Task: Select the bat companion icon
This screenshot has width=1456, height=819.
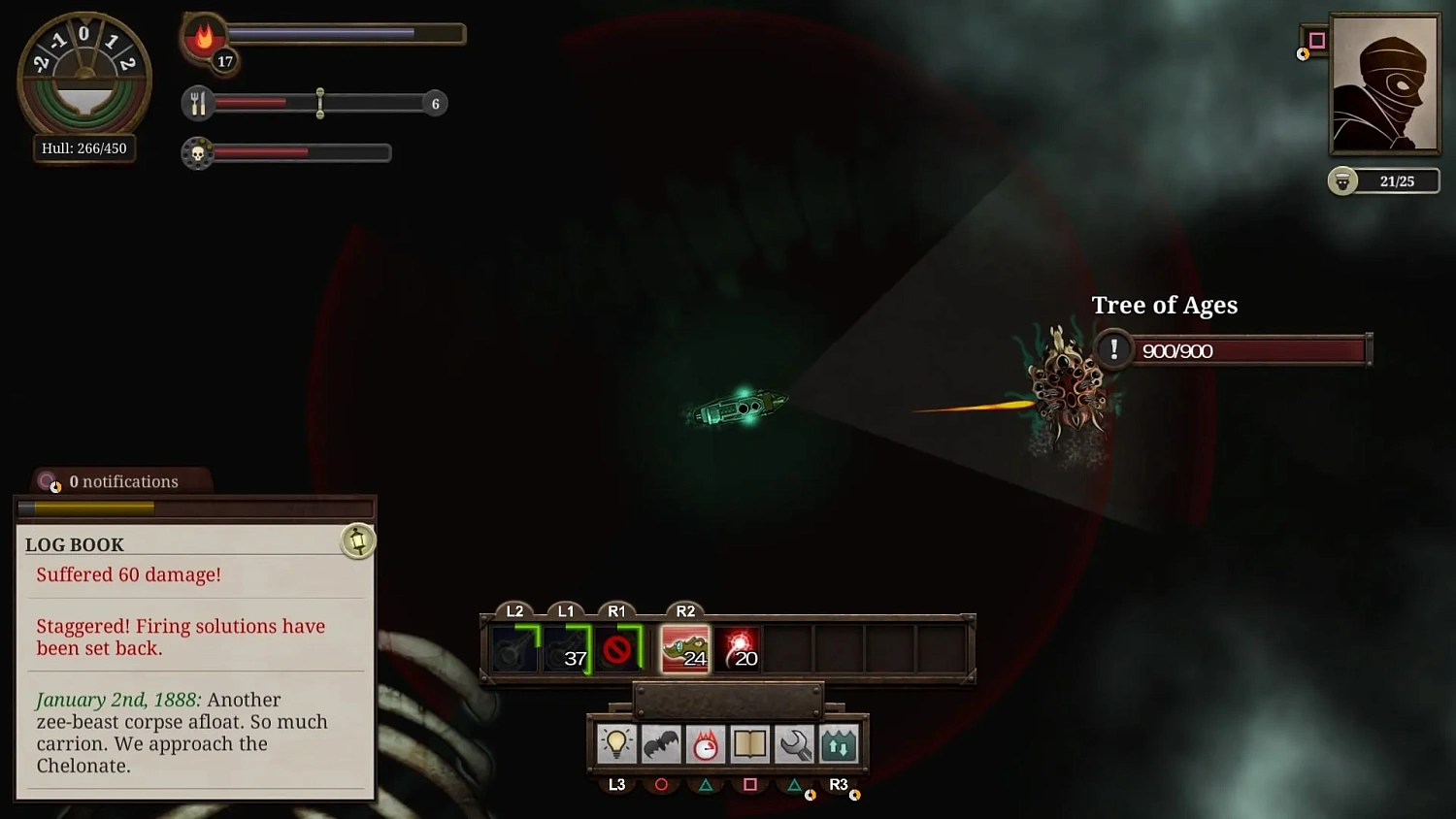Action: pos(661,744)
